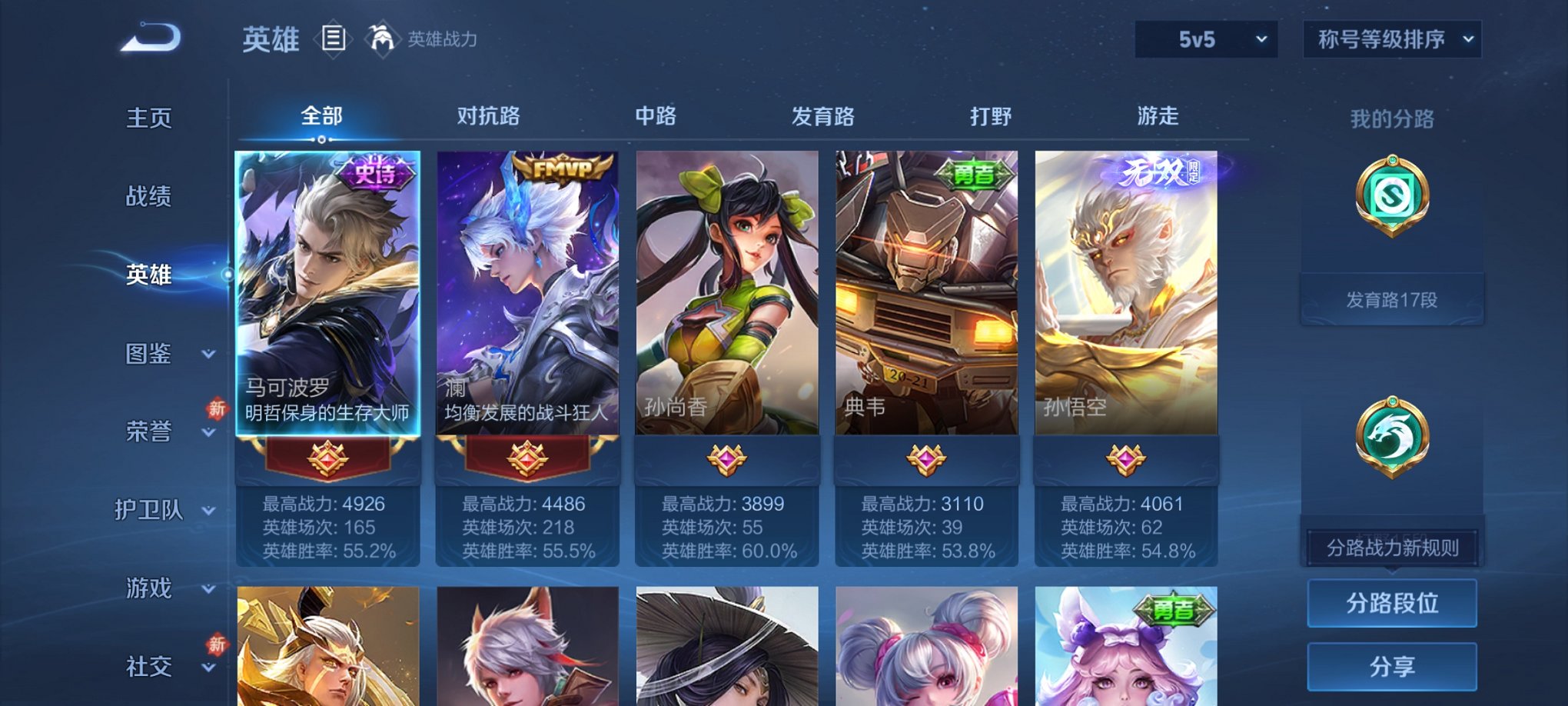This screenshot has width=1568, height=706.
Task: Click the 勇者 badge on 典韦's card
Action: click(973, 175)
